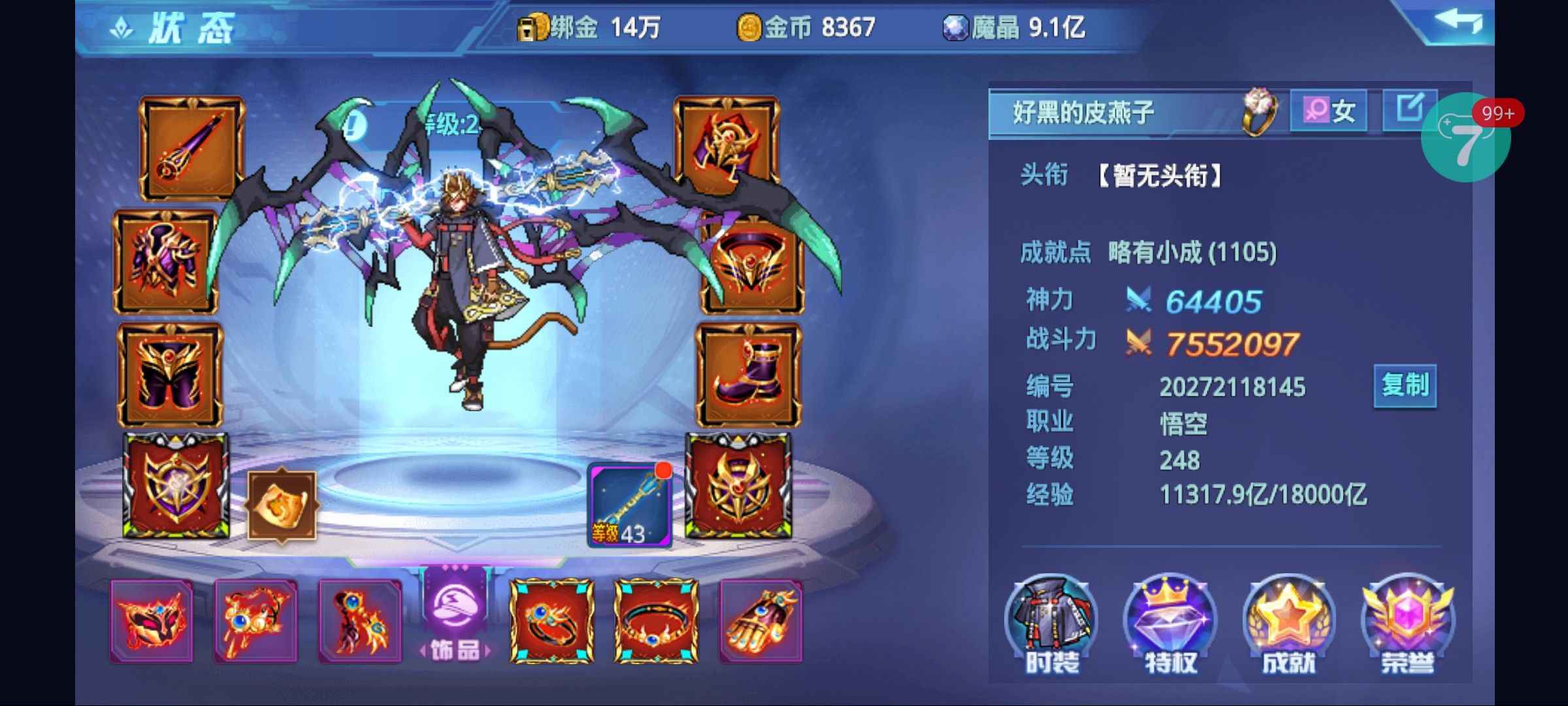Viewport: 1568px width, 706px height.
Task: Edit the character name
Action: coord(1409,109)
